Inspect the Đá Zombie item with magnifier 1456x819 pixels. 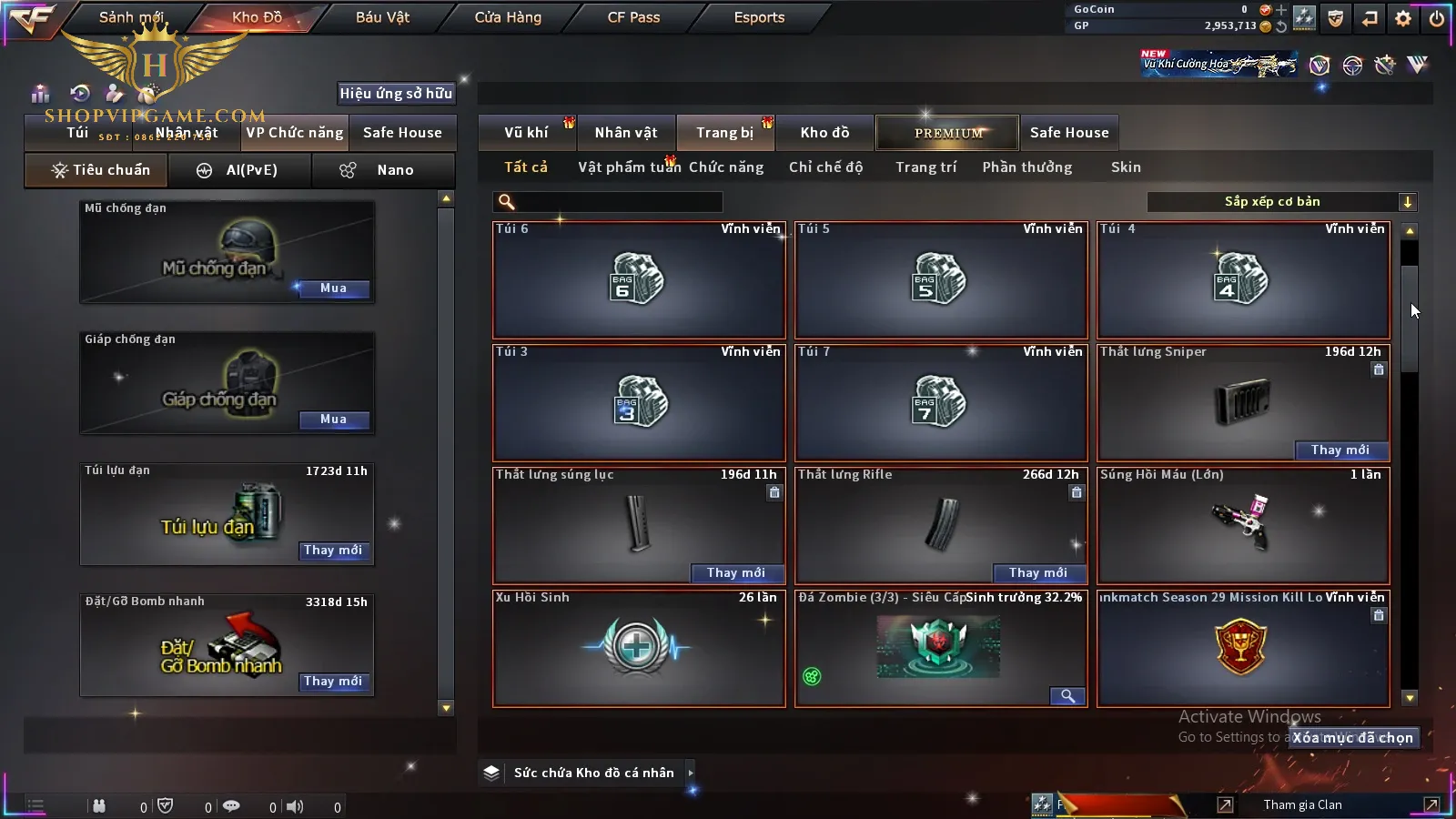[1067, 696]
